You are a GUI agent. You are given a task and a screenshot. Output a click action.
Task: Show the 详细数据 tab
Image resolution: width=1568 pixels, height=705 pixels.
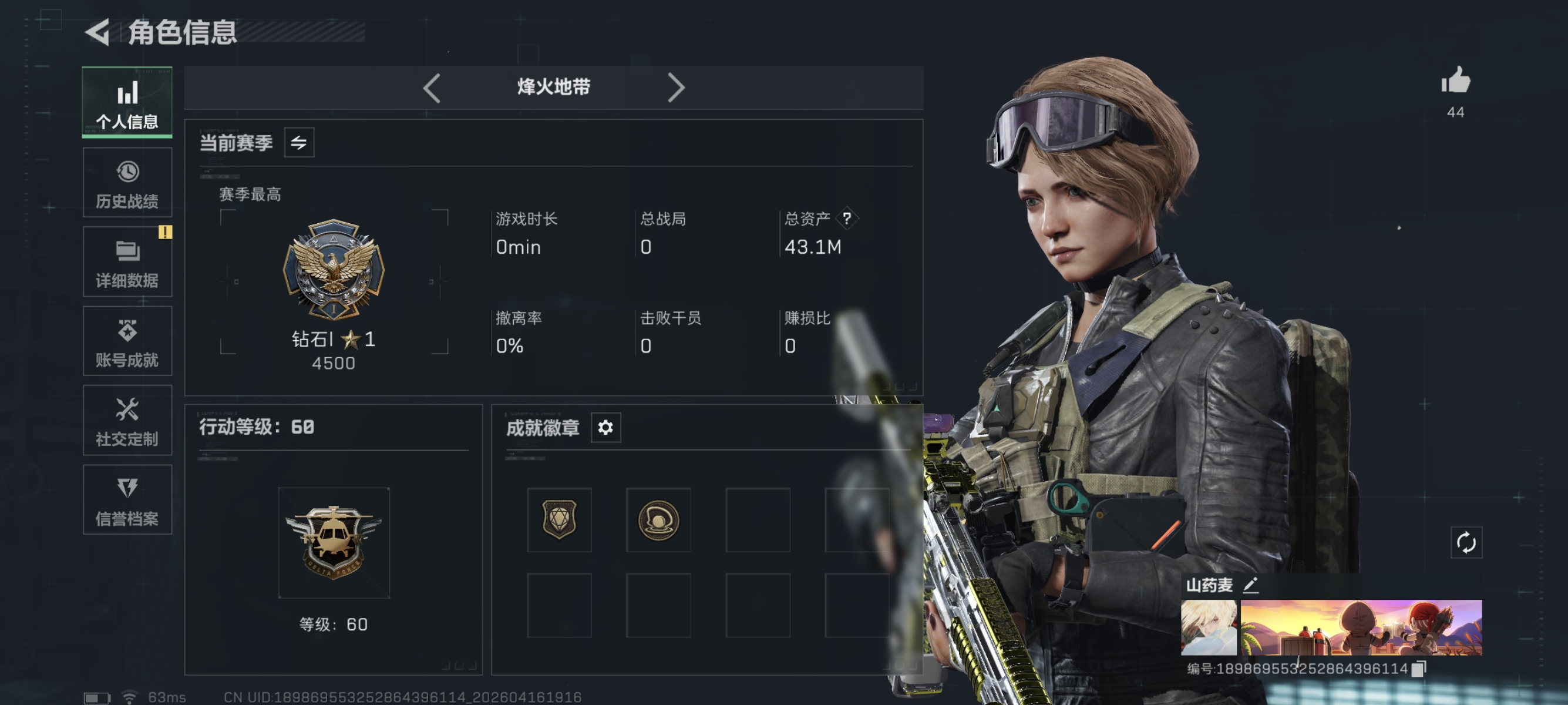coord(127,262)
